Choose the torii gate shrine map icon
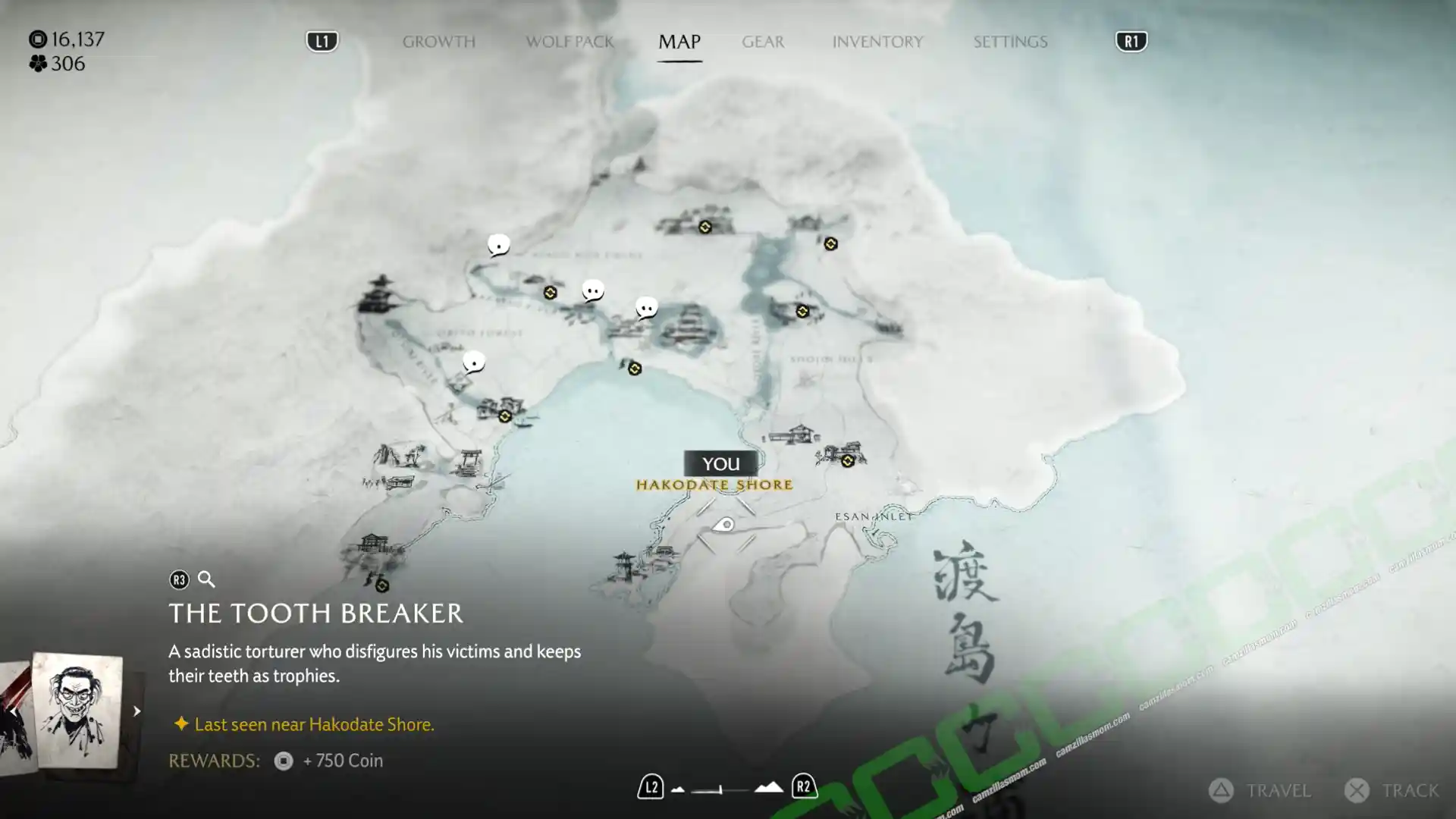The image size is (1456, 819). coord(468,460)
